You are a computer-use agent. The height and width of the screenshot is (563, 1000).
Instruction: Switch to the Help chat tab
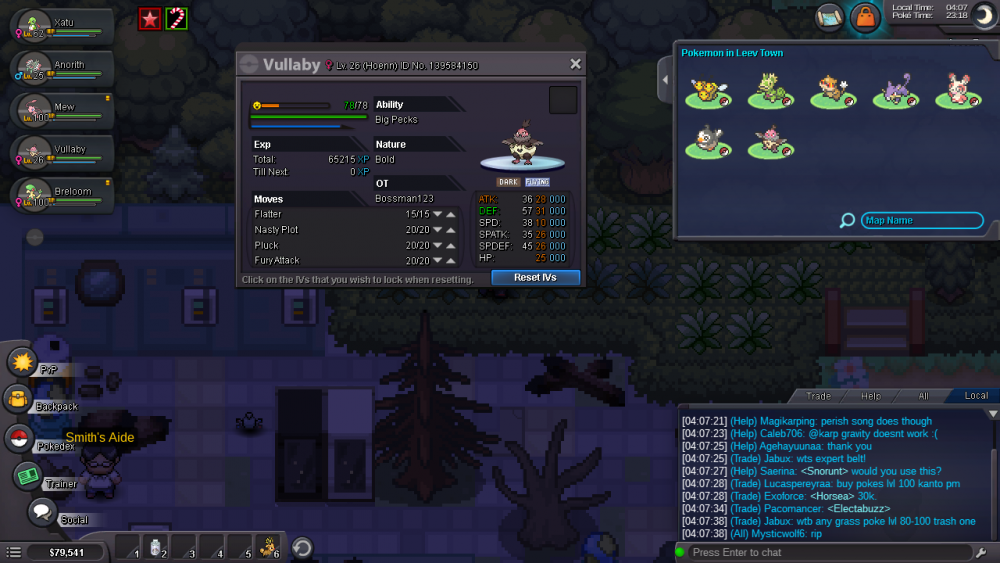click(x=871, y=396)
